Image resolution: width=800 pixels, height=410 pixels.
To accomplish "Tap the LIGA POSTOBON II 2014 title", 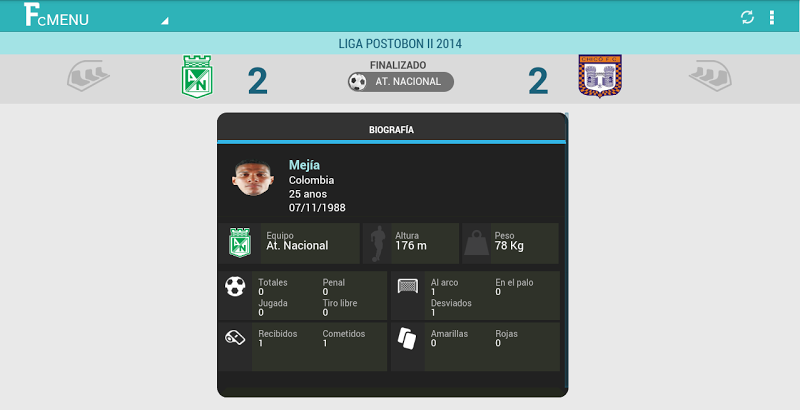I will point(400,44).
